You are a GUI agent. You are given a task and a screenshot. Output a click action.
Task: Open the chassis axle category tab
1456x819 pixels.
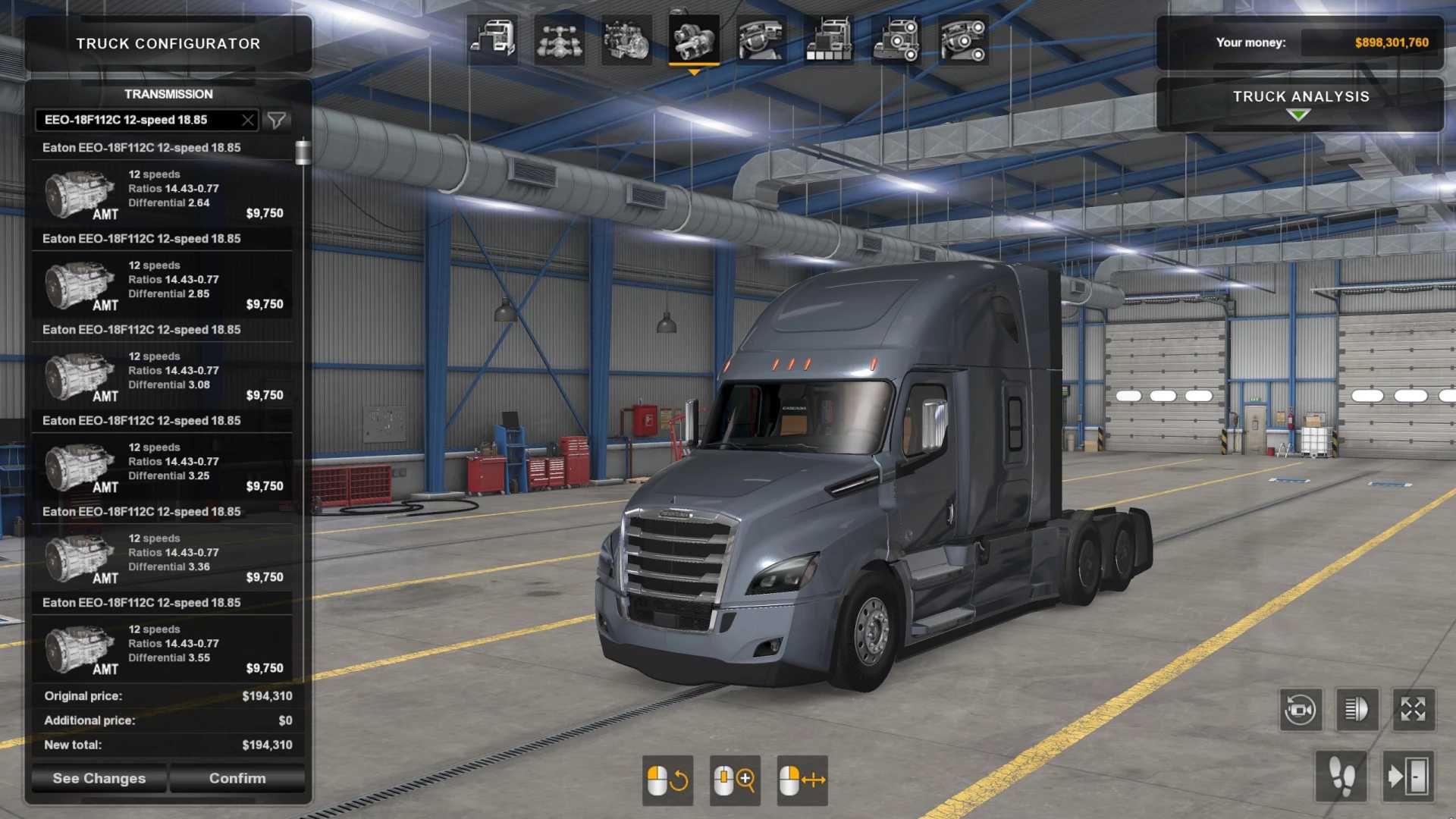(559, 39)
